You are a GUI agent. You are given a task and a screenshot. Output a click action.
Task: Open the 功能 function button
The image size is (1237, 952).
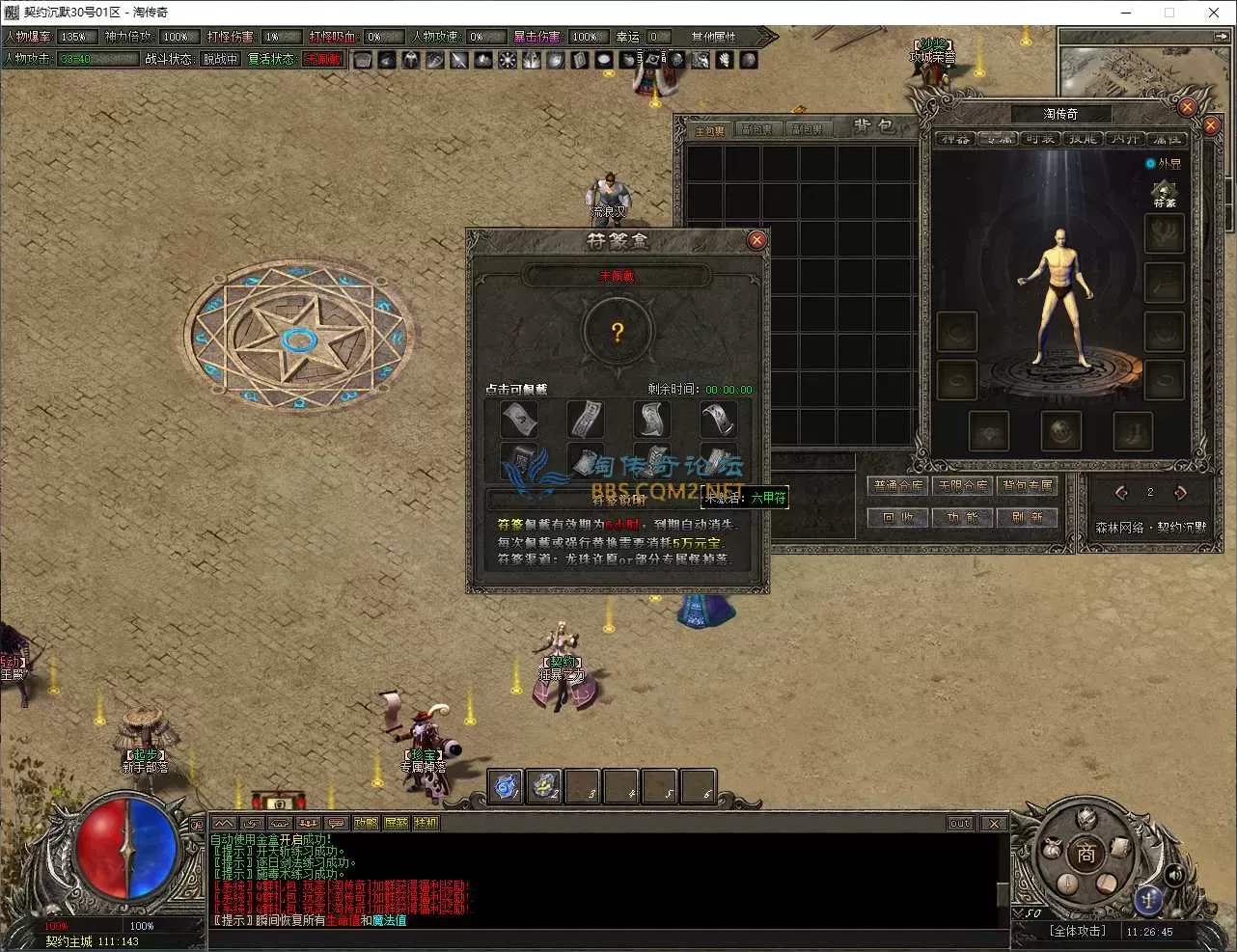pos(963,518)
